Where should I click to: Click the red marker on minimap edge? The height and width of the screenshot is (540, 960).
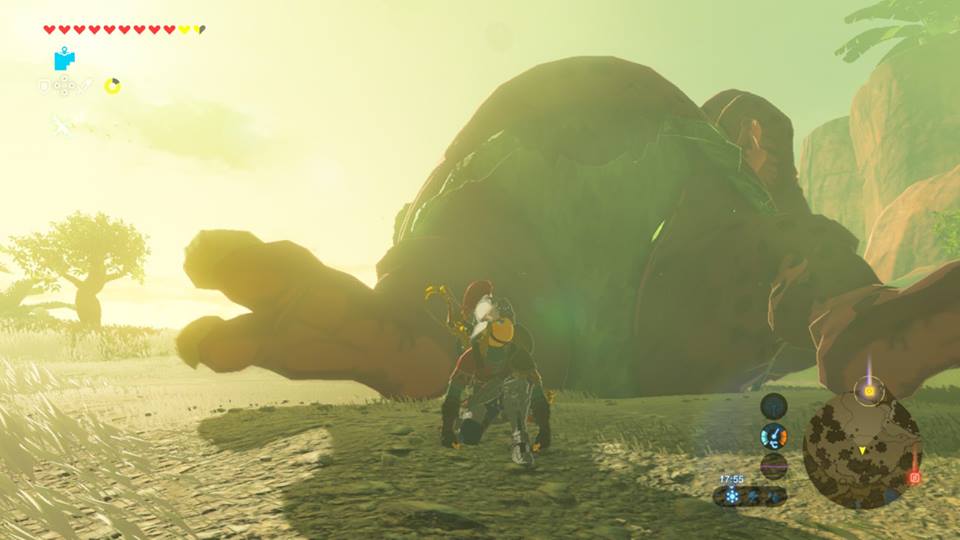click(x=912, y=478)
